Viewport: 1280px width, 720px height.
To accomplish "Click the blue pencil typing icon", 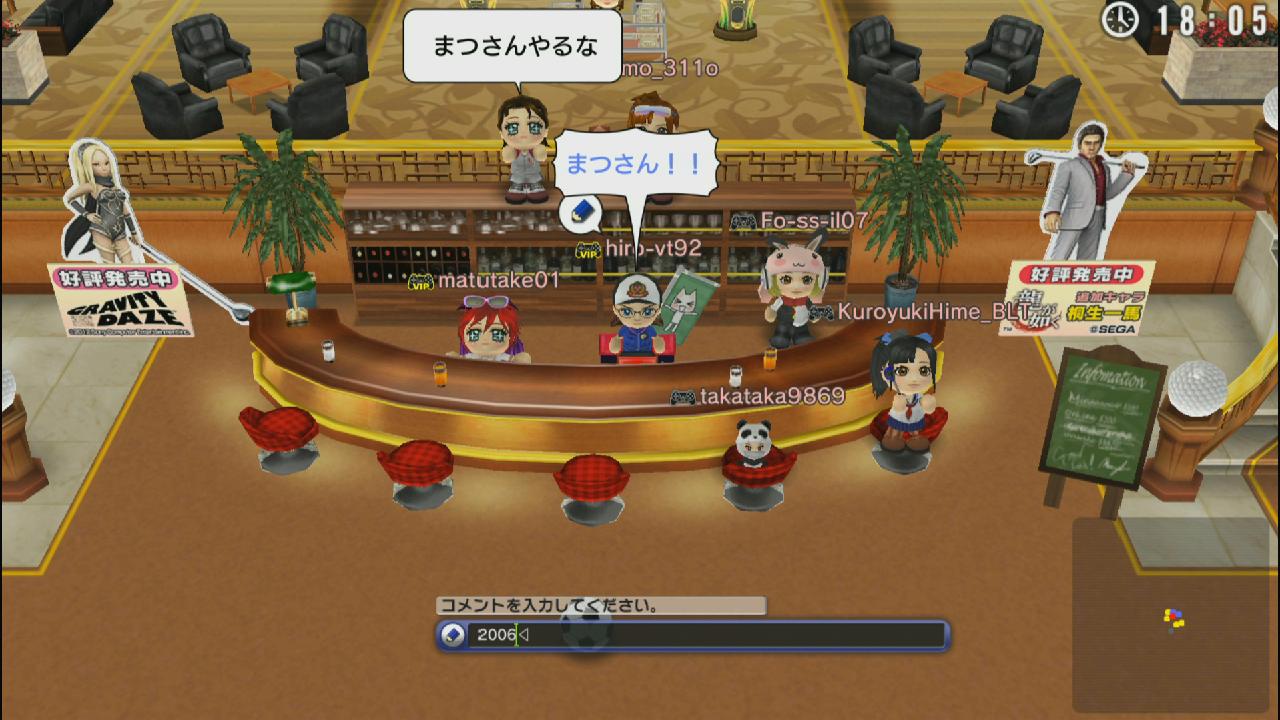I will (582, 212).
